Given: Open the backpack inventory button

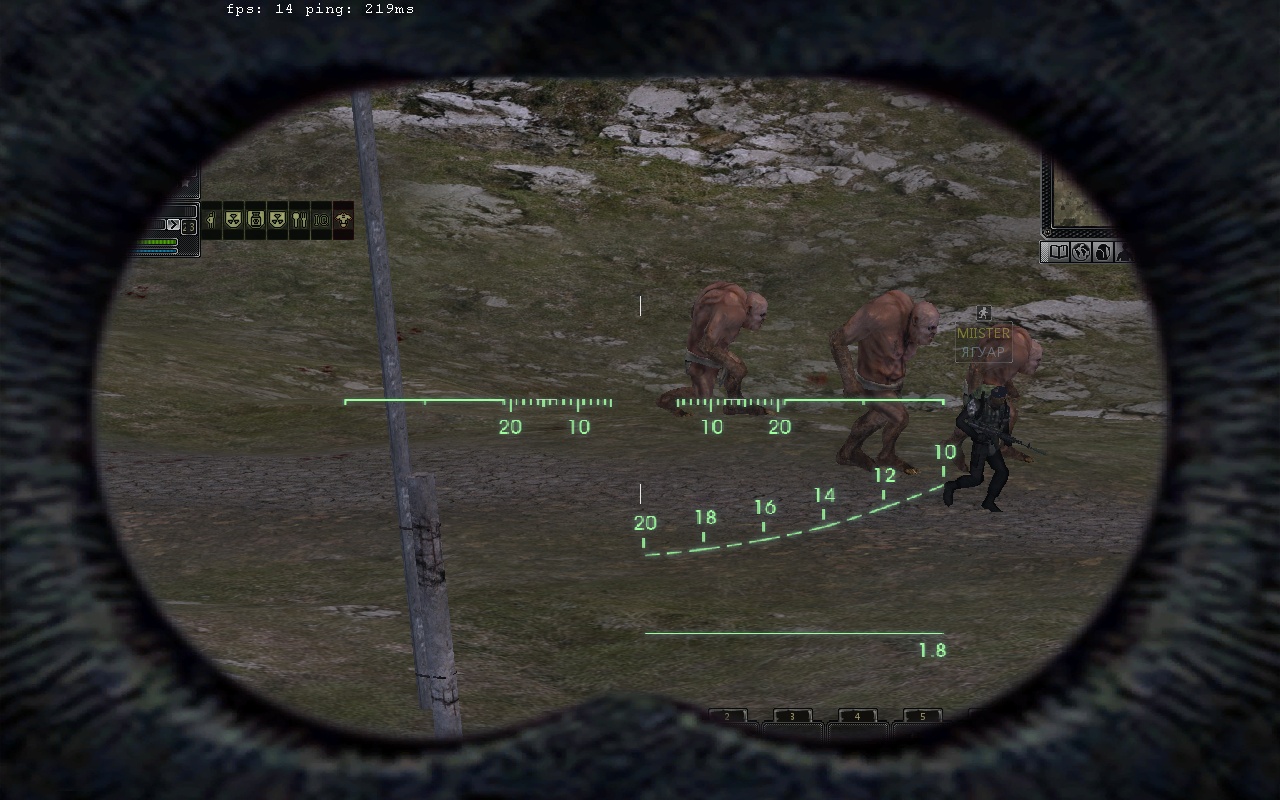Looking at the screenshot, I should 1102,252.
